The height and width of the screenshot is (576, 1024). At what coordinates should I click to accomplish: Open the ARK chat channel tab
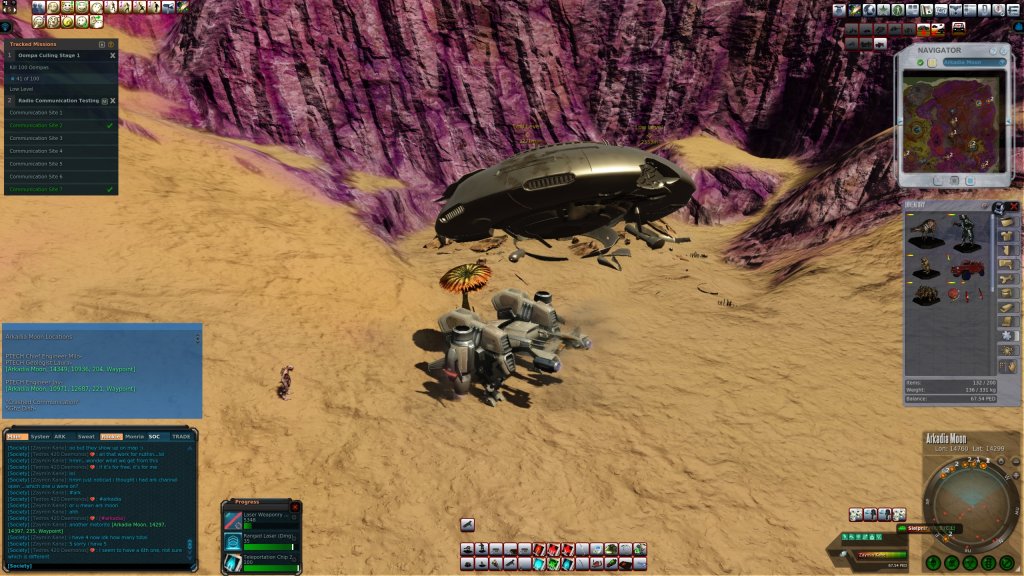[x=60, y=436]
